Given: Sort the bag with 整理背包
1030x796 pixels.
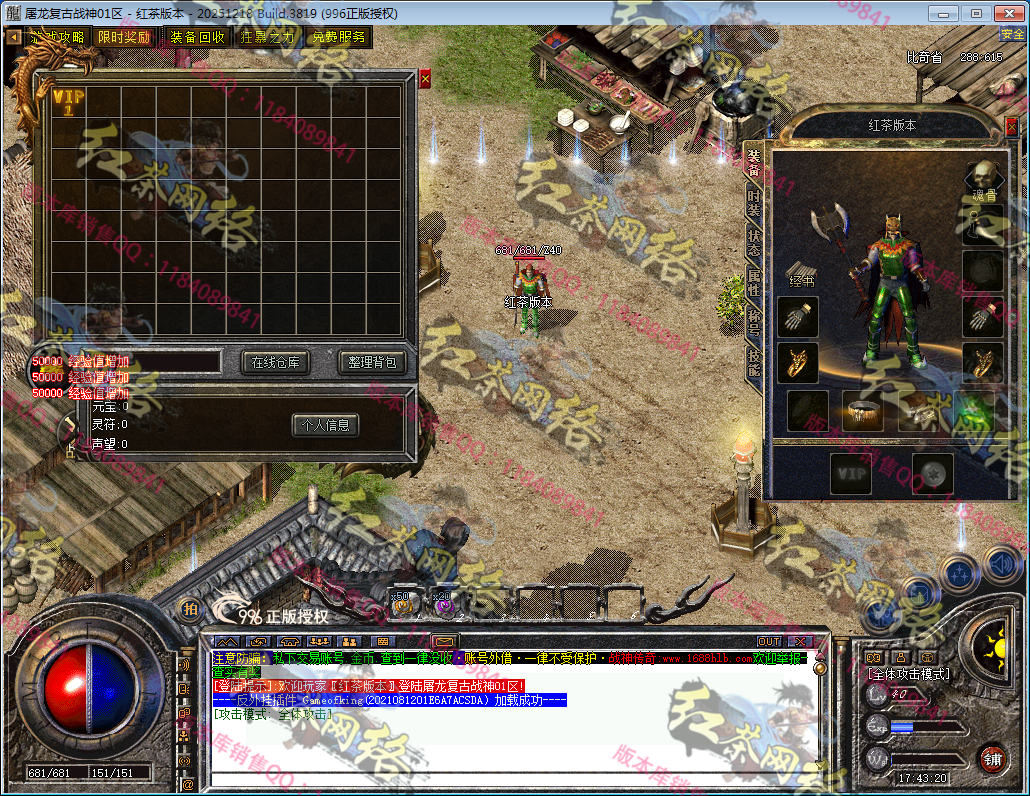Looking at the screenshot, I should [372, 362].
